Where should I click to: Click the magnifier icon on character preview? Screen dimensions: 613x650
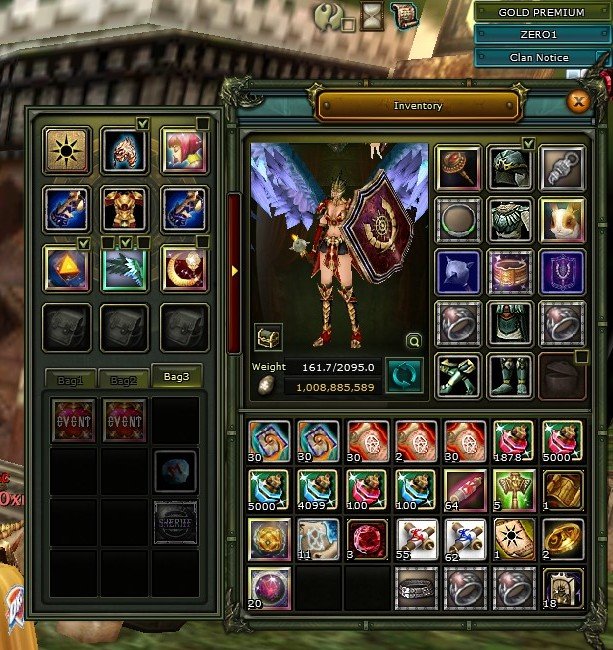[412, 339]
